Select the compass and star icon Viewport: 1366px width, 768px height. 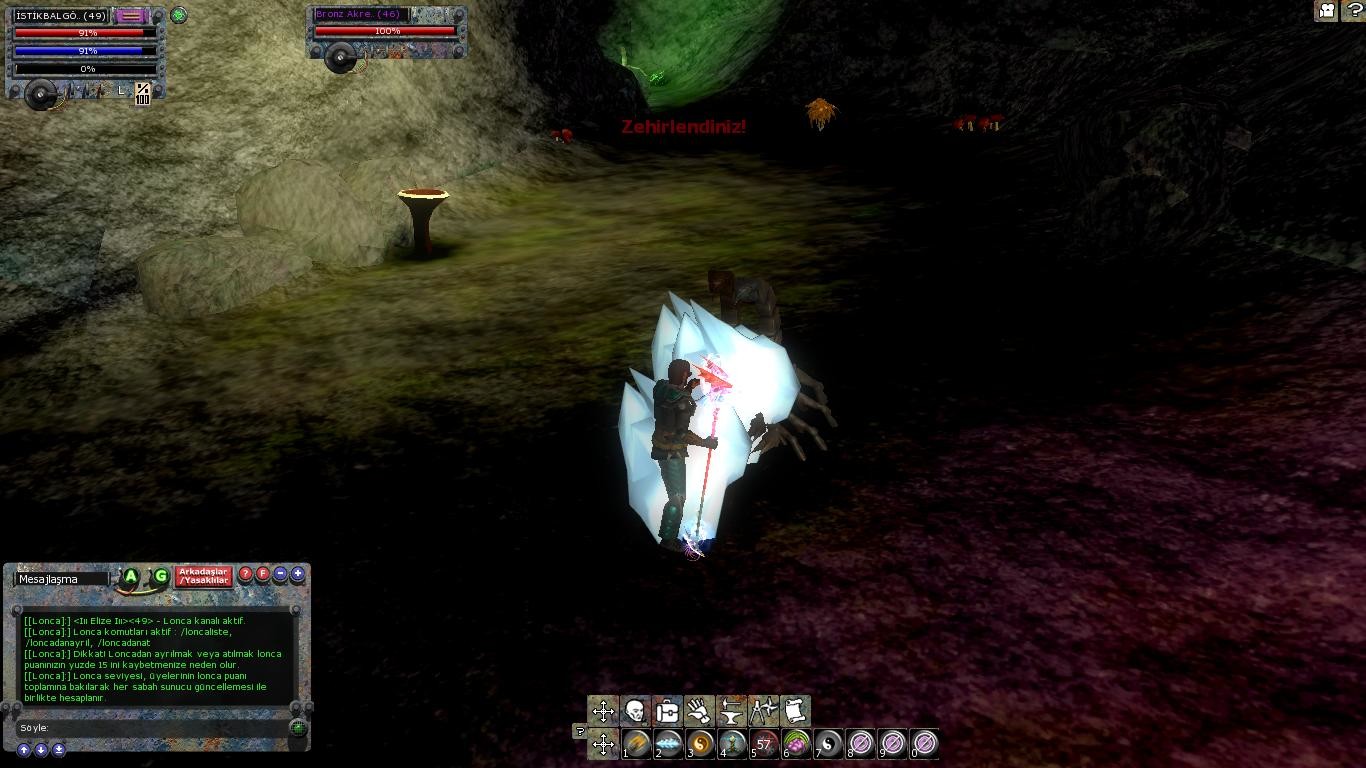tap(763, 711)
